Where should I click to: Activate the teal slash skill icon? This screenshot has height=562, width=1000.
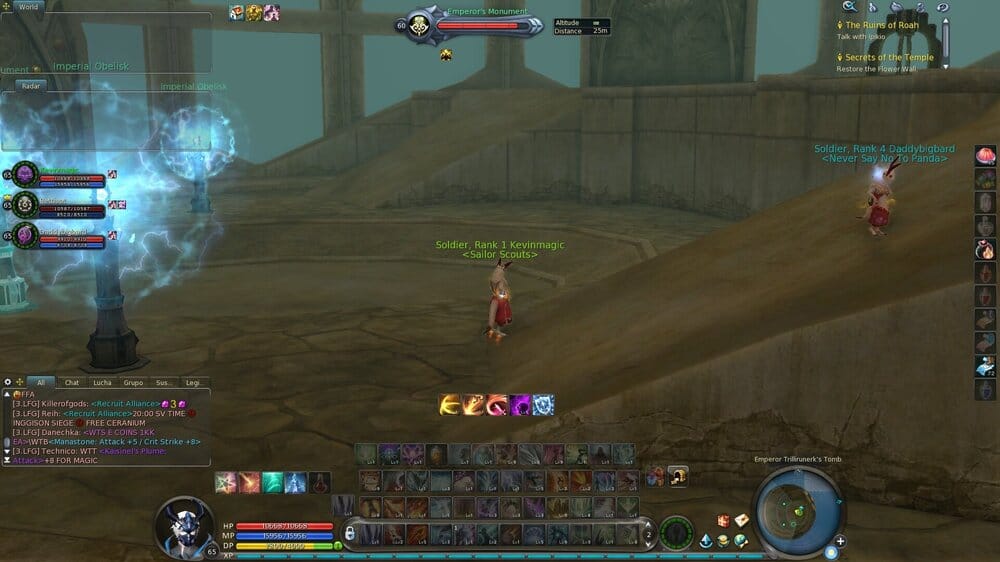click(271, 482)
